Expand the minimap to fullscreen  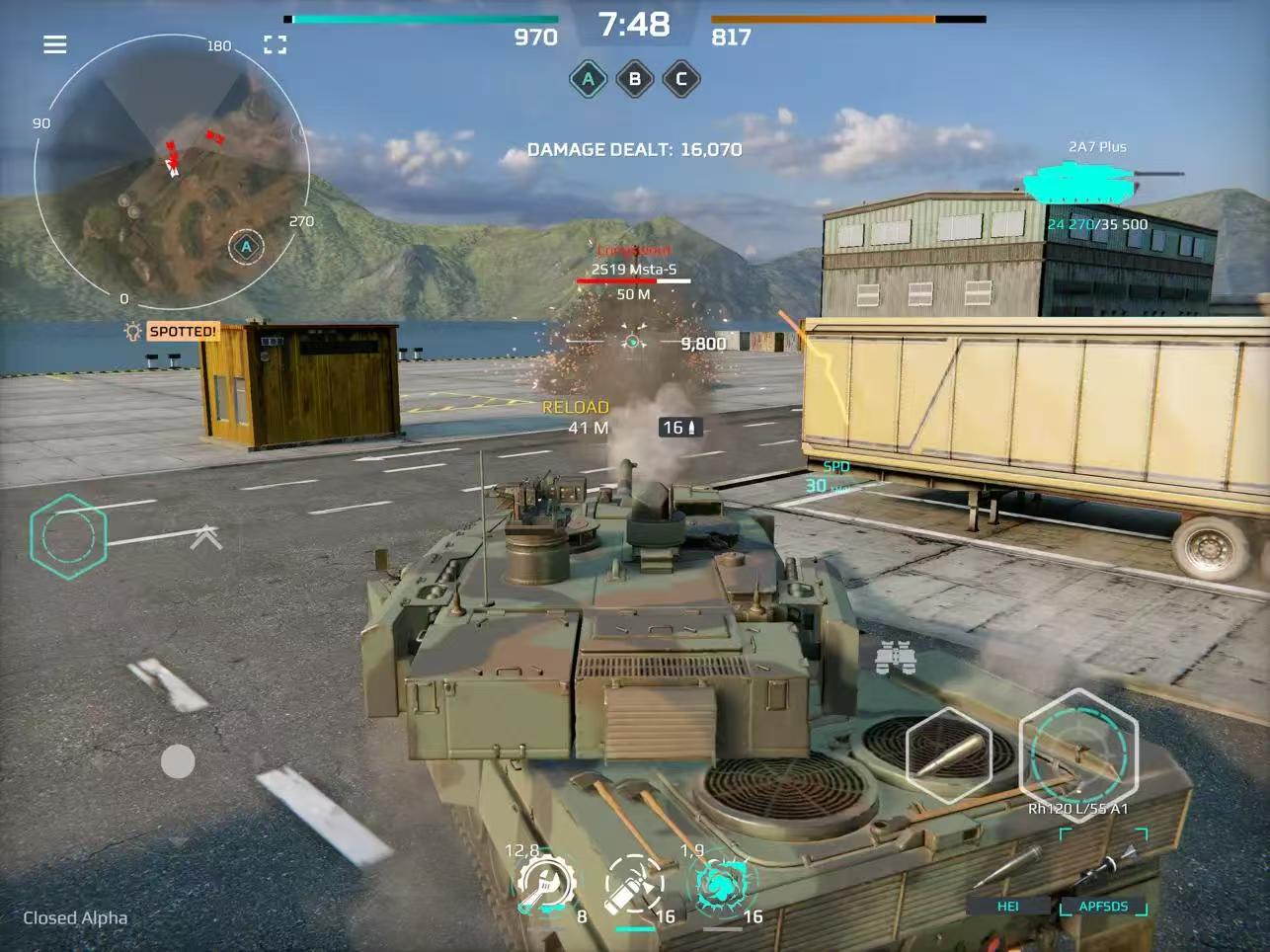point(274,43)
